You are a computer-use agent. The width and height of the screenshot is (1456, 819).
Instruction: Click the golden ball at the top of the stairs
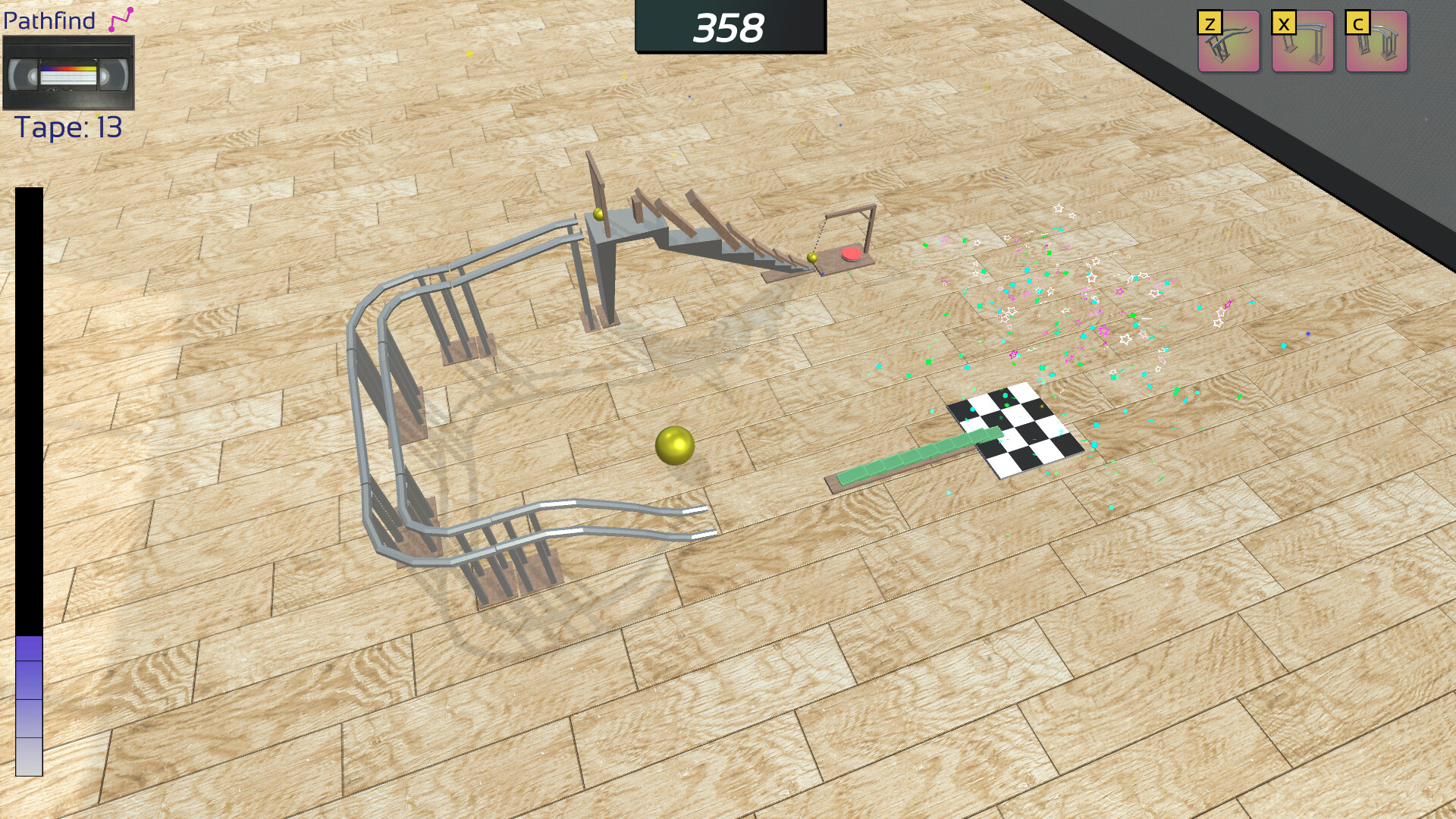tap(600, 215)
